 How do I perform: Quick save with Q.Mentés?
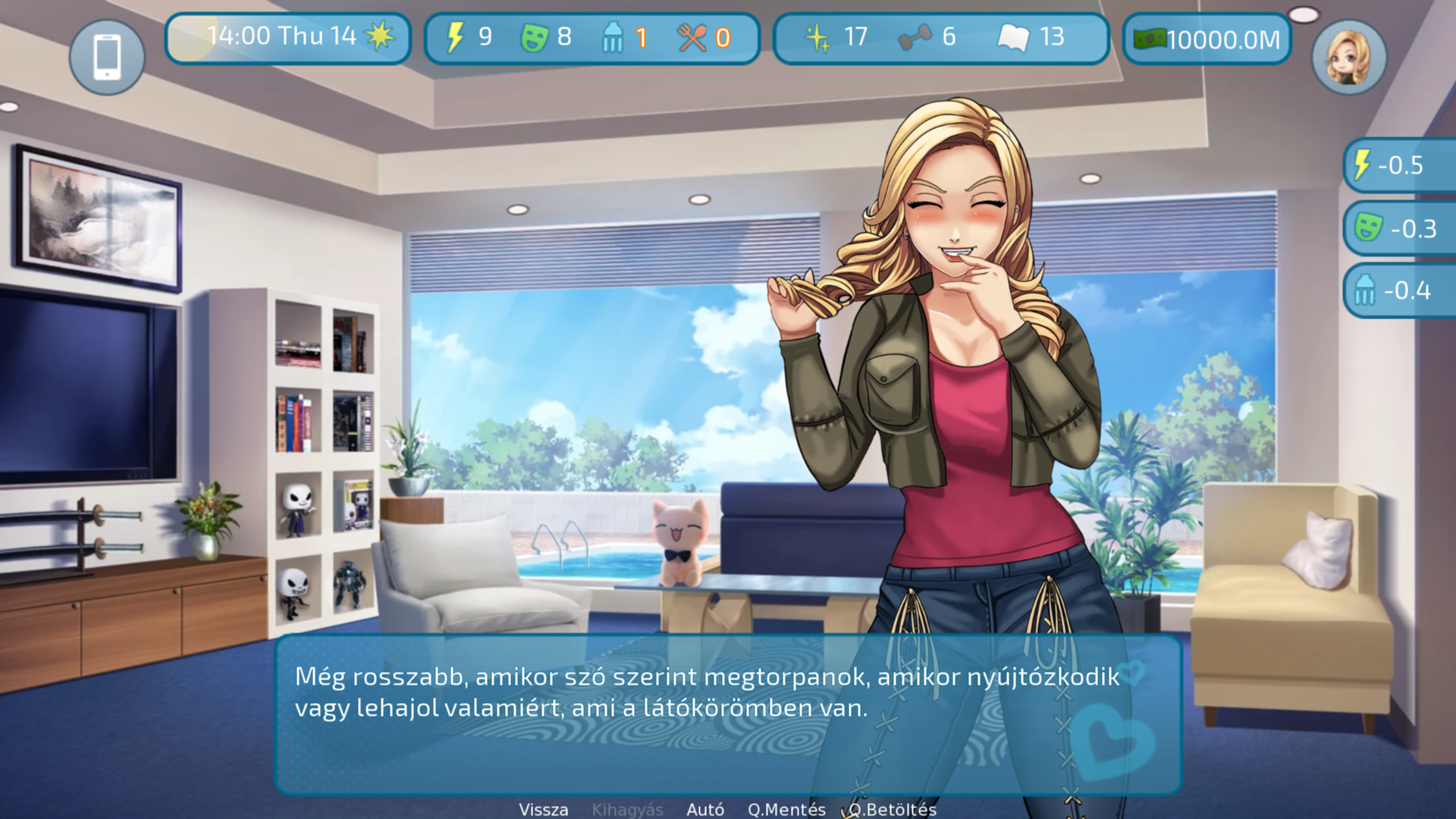(786, 809)
